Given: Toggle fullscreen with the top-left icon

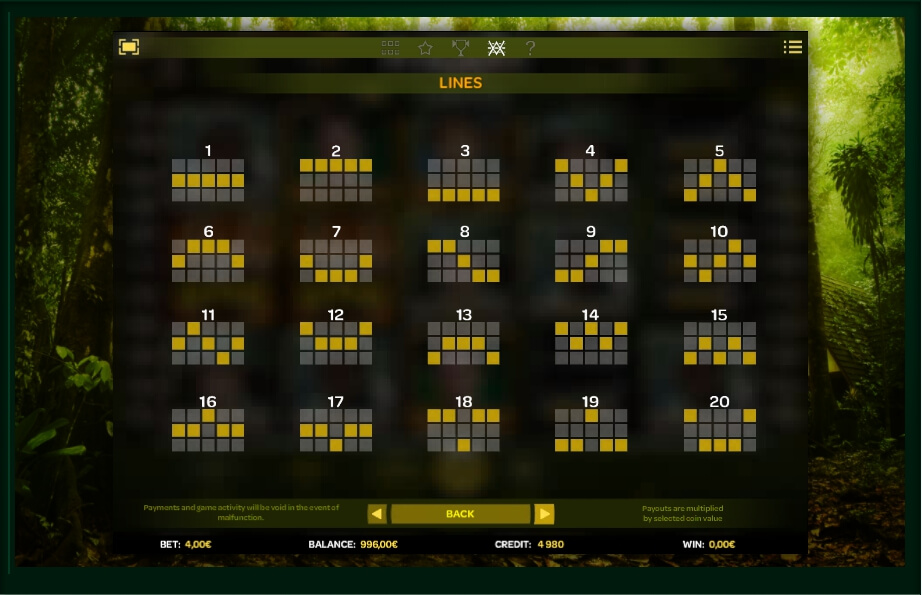Looking at the screenshot, I should pos(129,47).
